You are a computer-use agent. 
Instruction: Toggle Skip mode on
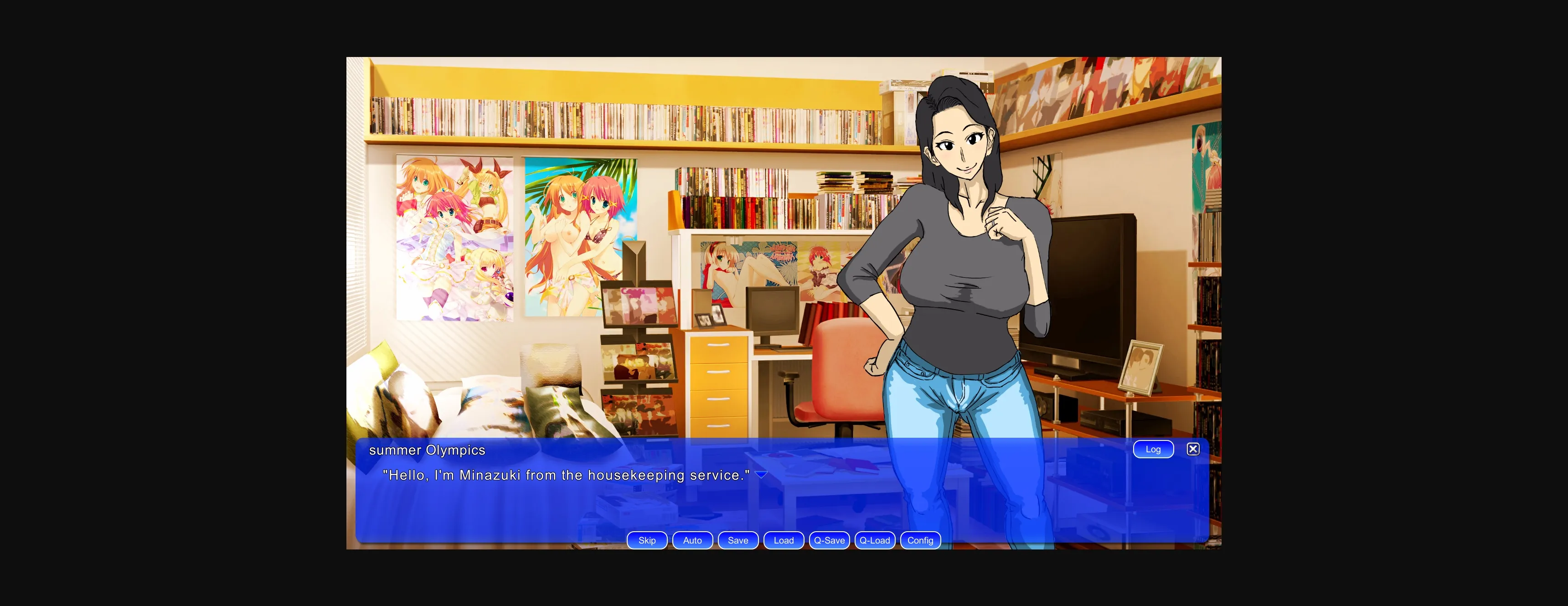click(x=646, y=540)
